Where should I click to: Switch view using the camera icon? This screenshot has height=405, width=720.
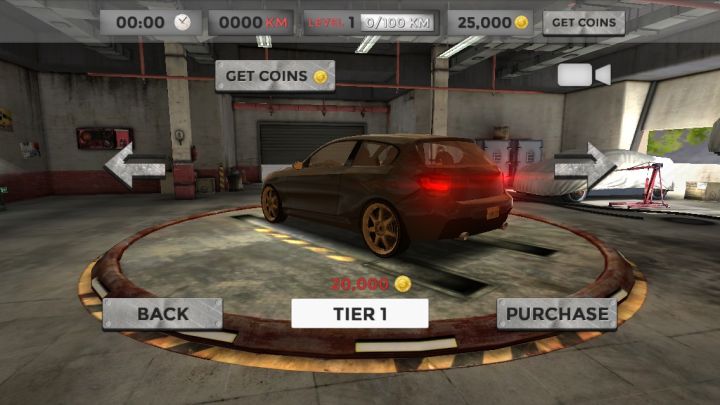pyautogui.click(x=584, y=76)
